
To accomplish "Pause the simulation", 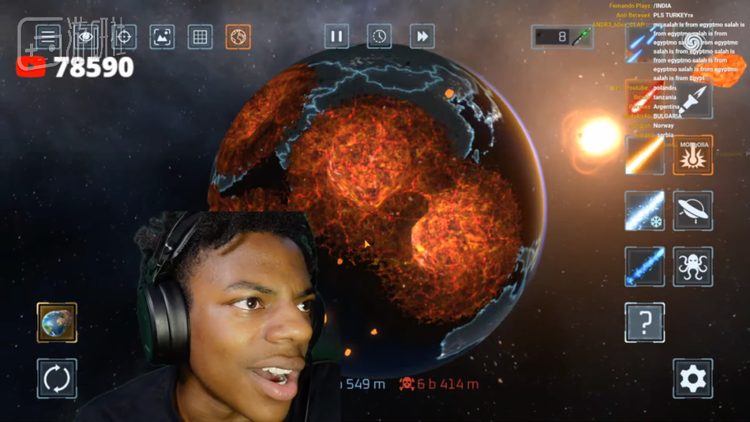I will tap(336, 36).
